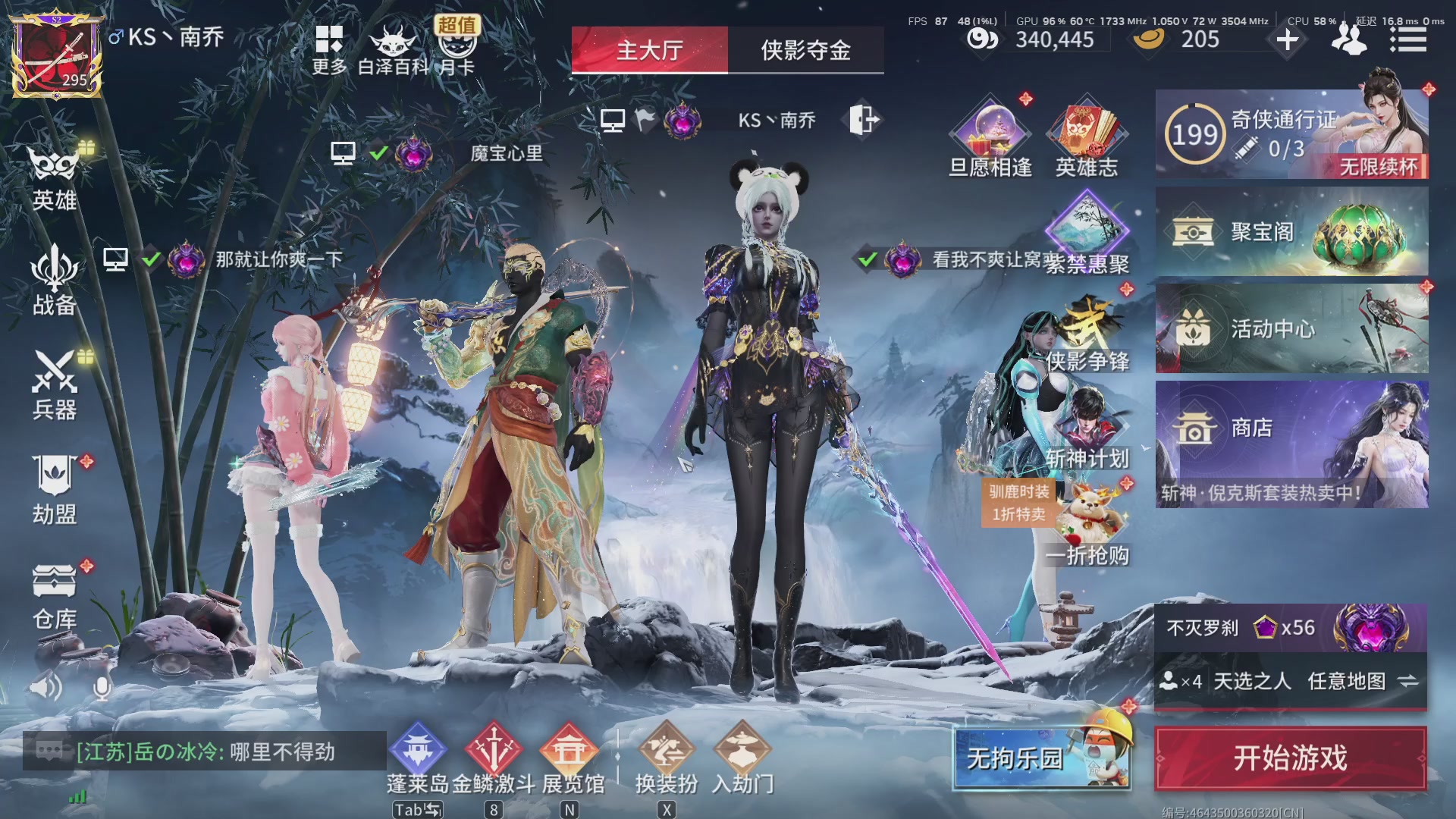Select the 主大厅 tab
This screenshot has width=1456, height=819.
650,50
